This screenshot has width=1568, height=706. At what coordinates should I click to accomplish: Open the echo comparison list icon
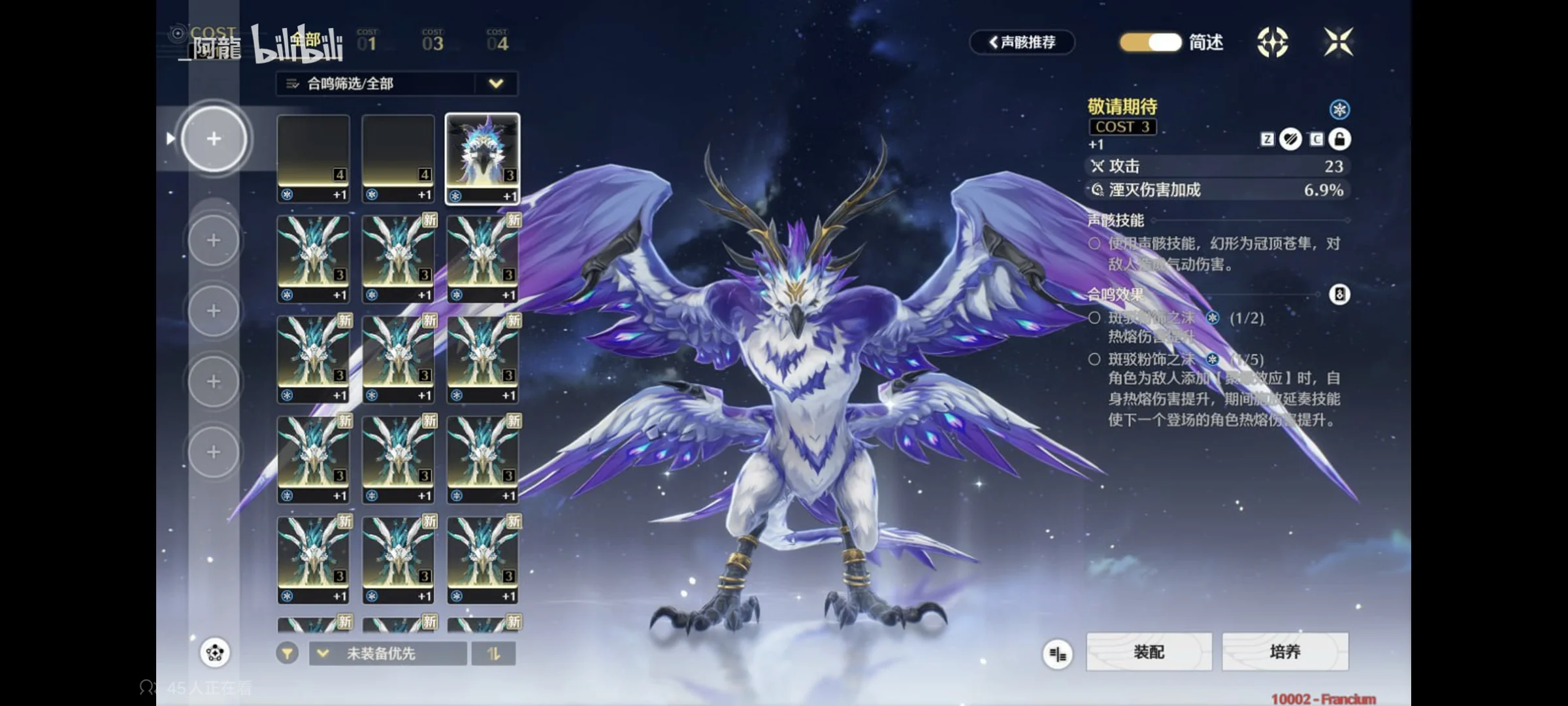[x=1057, y=653]
